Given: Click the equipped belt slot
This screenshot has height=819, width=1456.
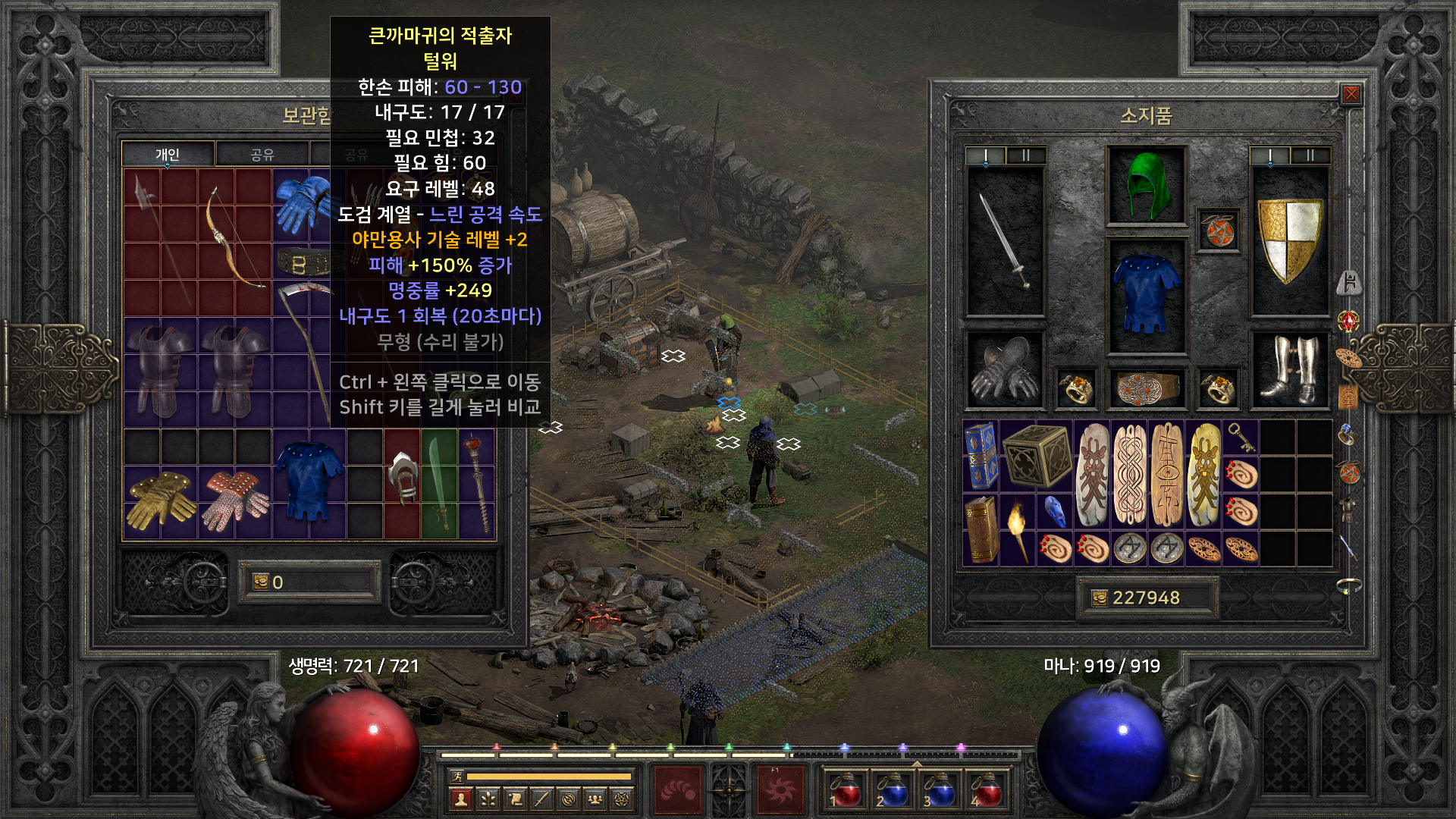Looking at the screenshot, I should [x=1146, y=388].
